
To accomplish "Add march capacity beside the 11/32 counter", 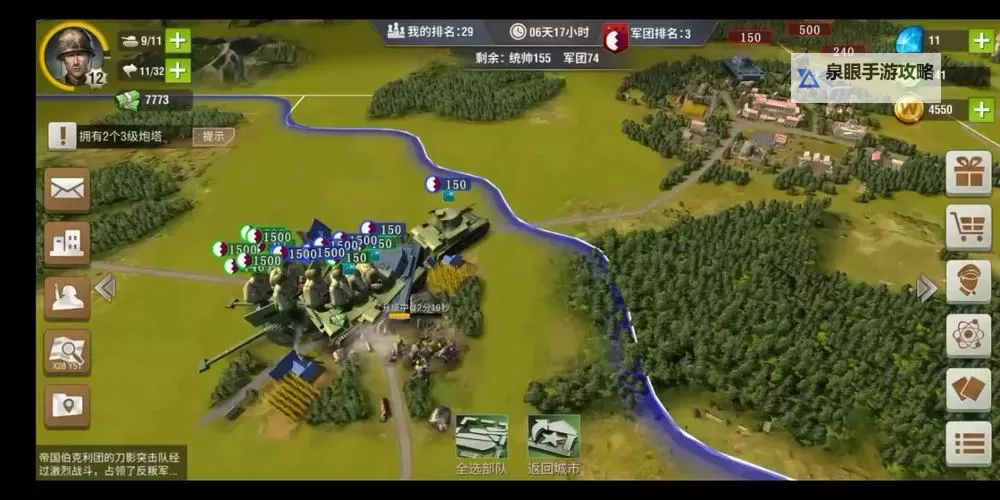I will pyautogui.click(x=178, y=70).
